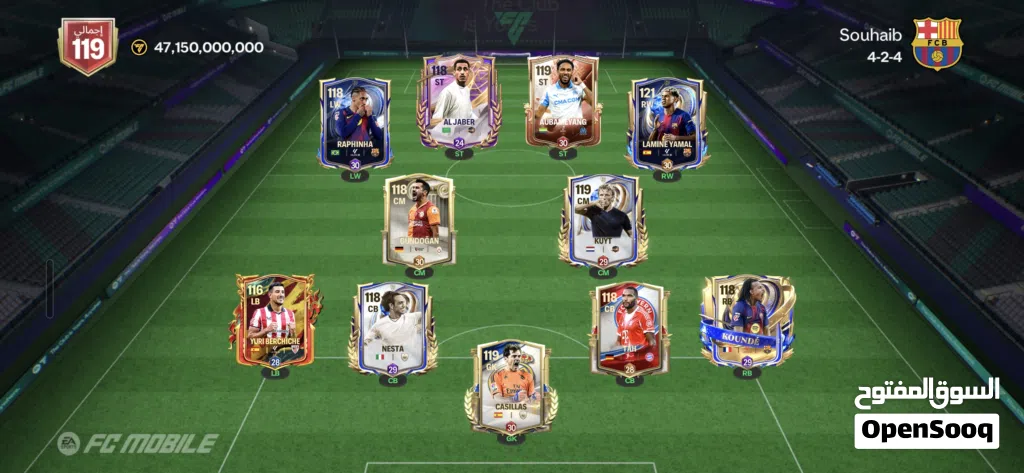Select the Kuyt CM card
Image resolution: width=1024 pixels, height=473 pixels.
click(603, 220)
